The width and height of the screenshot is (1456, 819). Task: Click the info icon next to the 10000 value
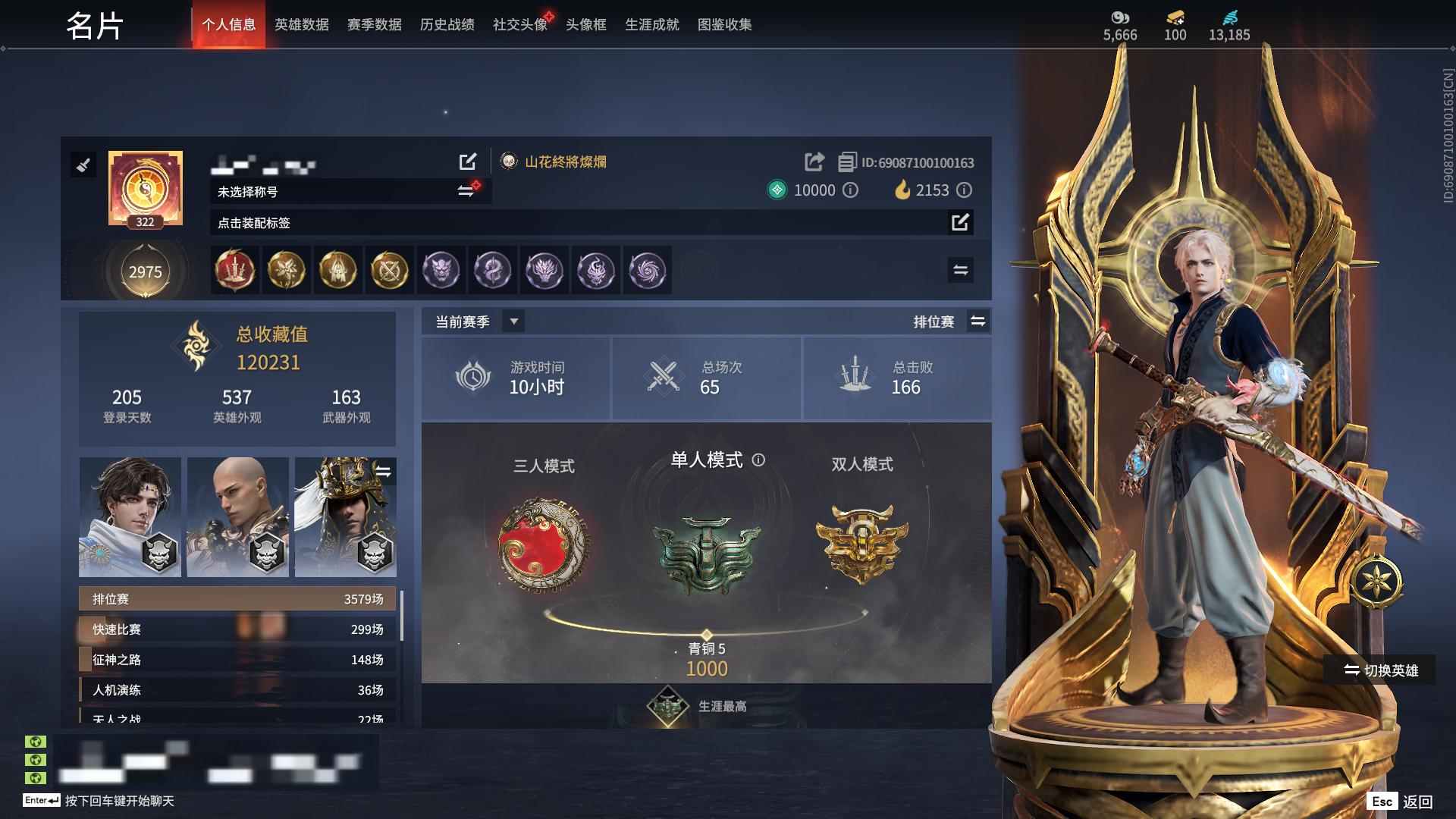click(x=851, y=190)
